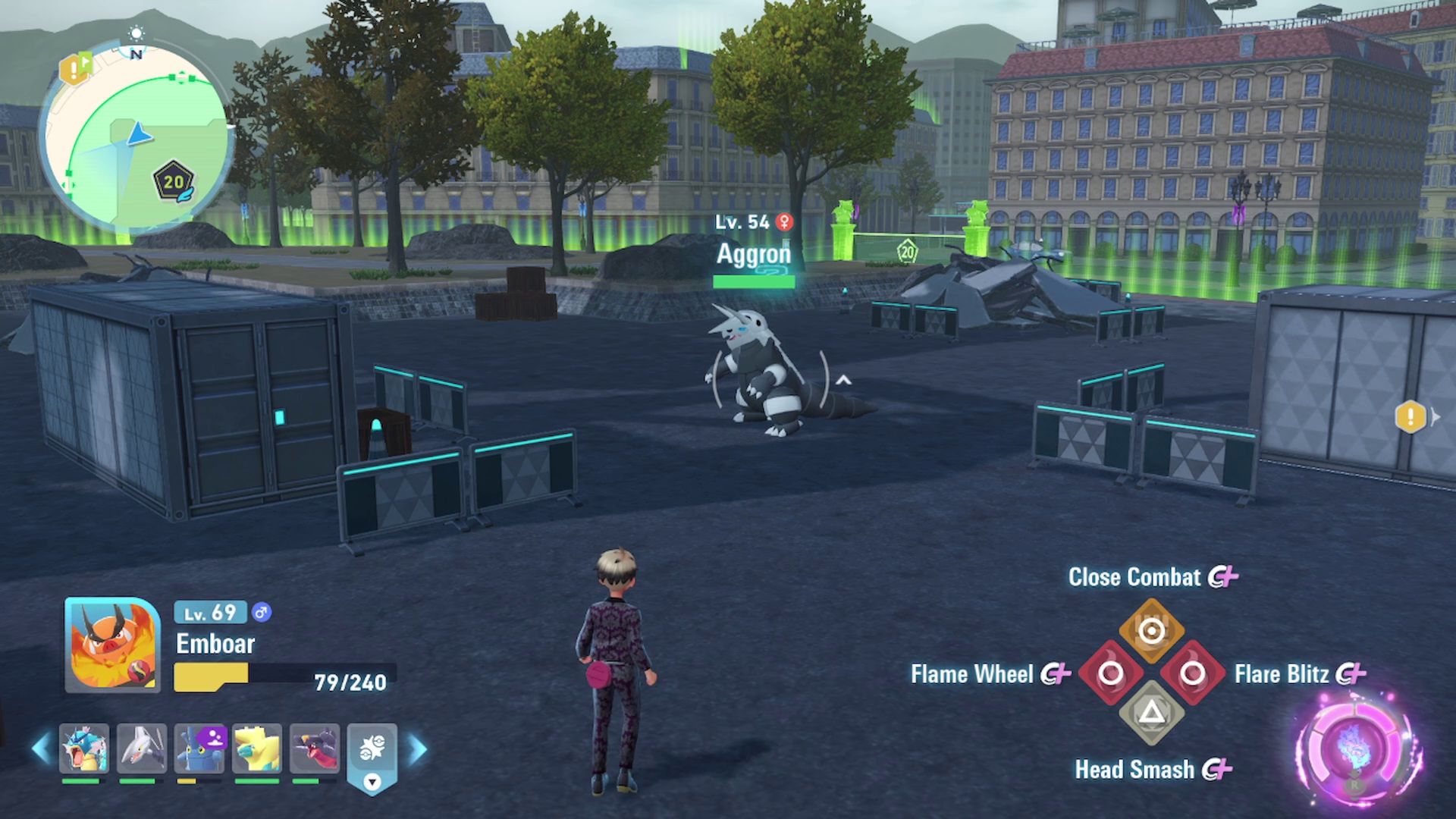Choose Skarmory from the party bar
This screenshot has width=1456, height=819.
point(141,748)
